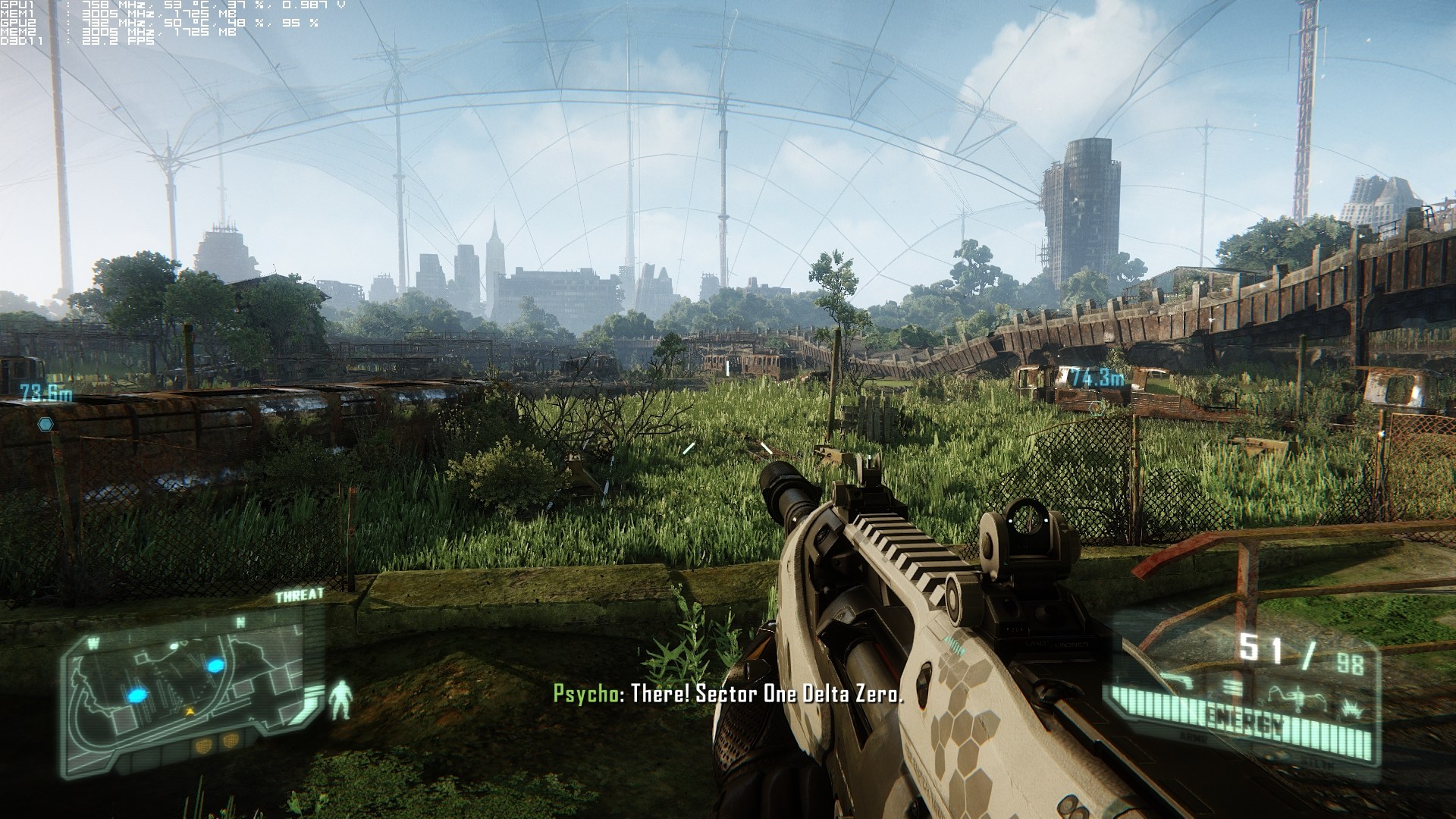Viewport: 1456px width, 819px height.
Task: Click the N compass heading on the minimap
Action: 240,621
